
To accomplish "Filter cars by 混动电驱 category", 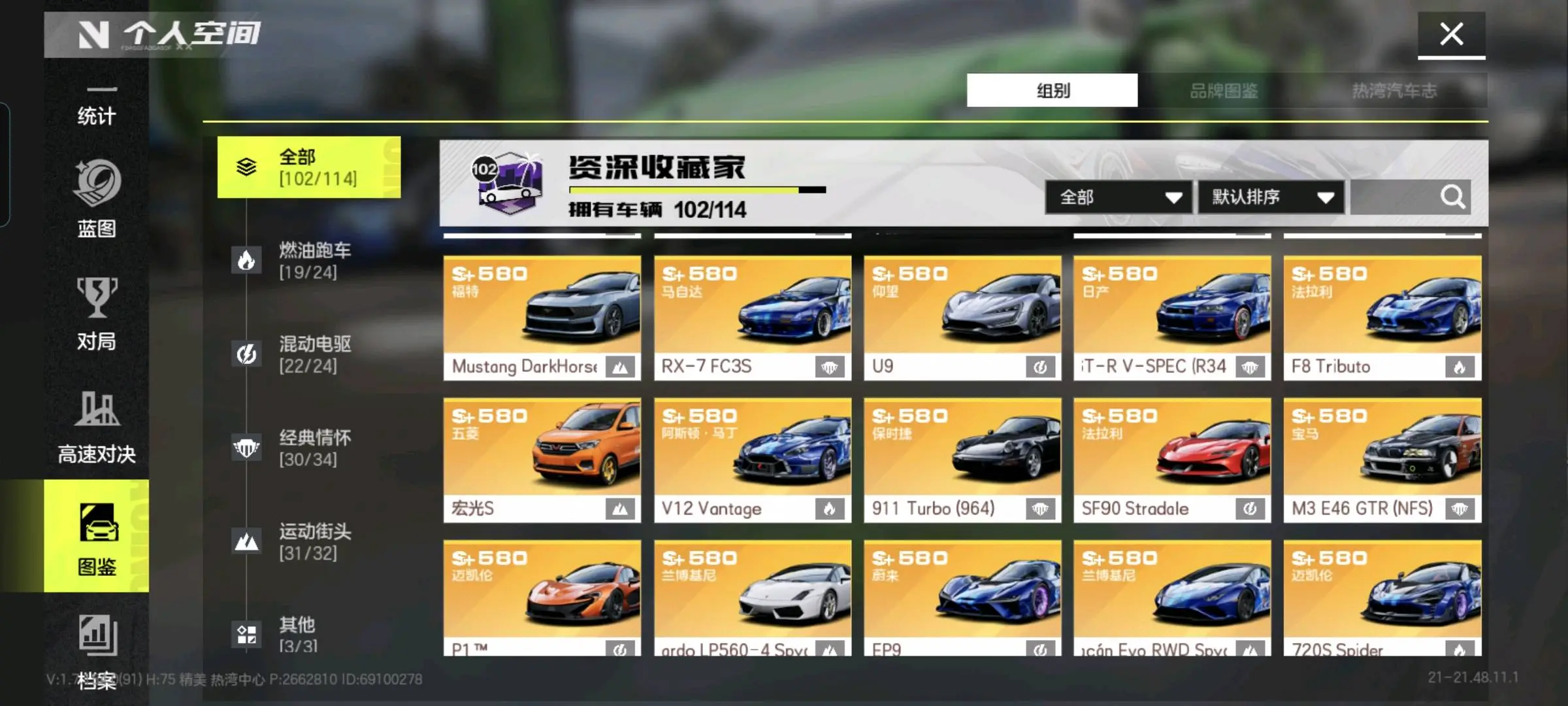I will coord(308,354).
